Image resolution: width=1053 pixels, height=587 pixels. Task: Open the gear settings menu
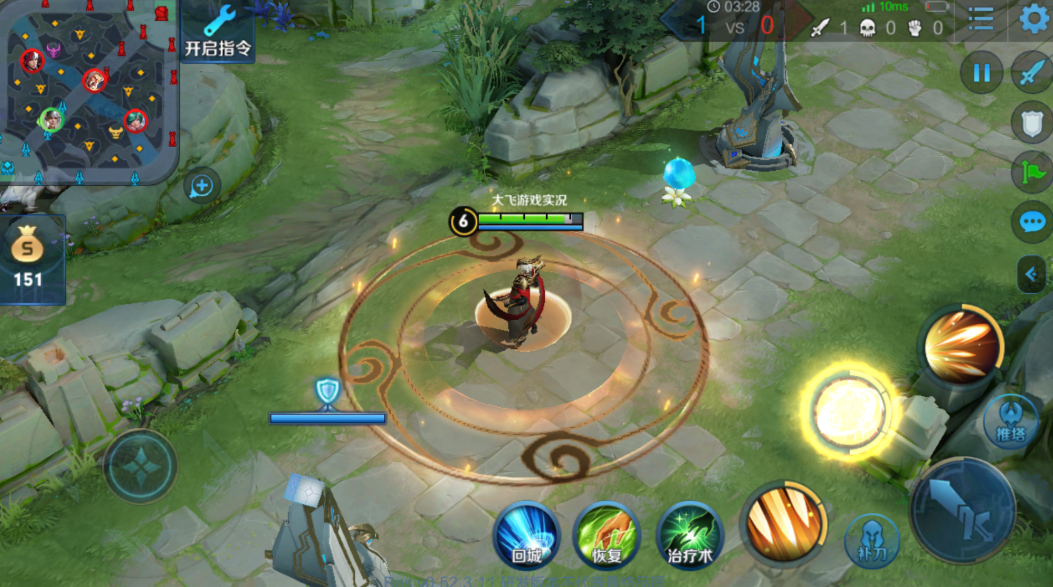pos(1034,19)
